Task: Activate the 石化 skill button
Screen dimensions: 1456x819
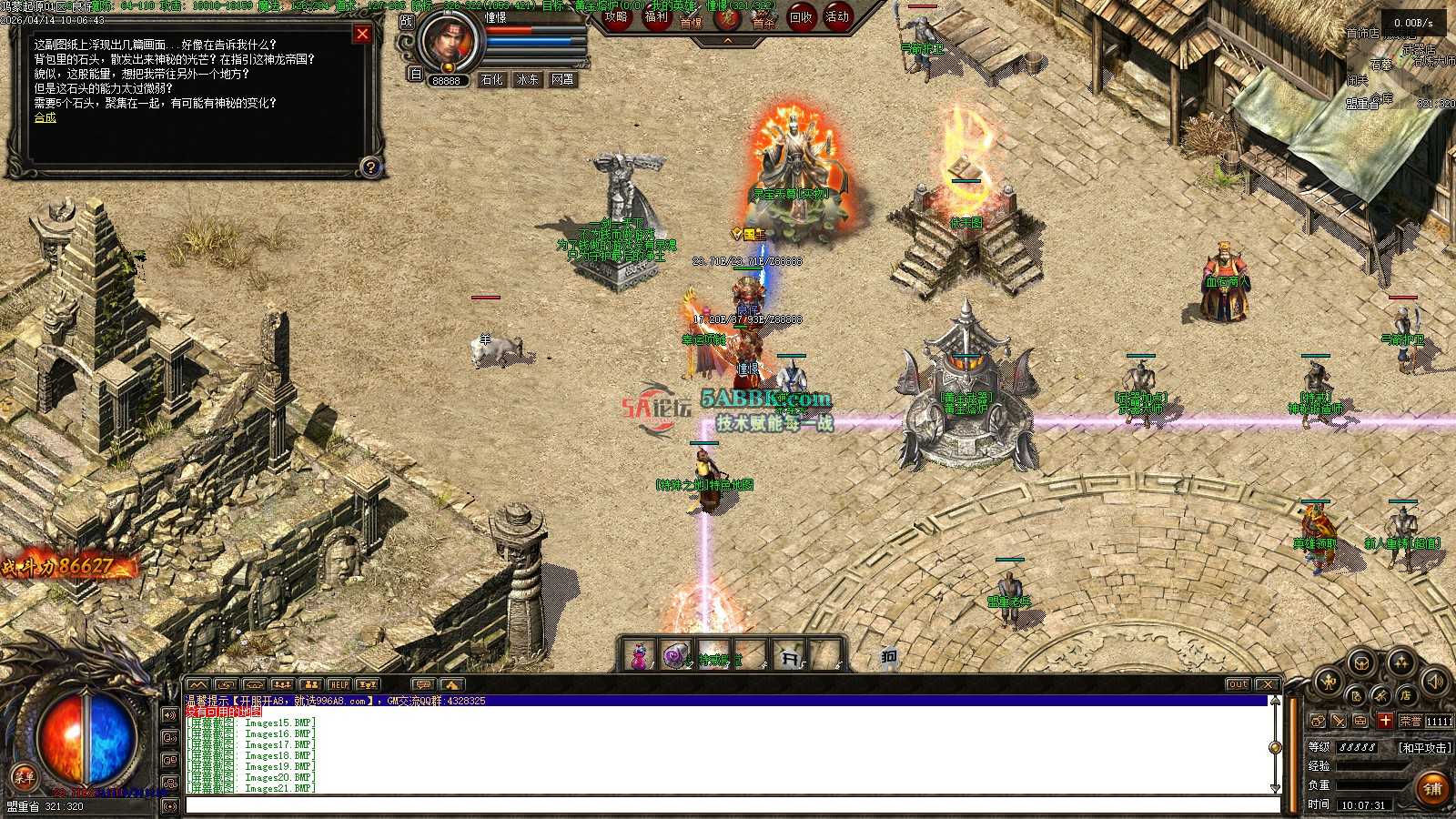Action: [x=492, y=79]
